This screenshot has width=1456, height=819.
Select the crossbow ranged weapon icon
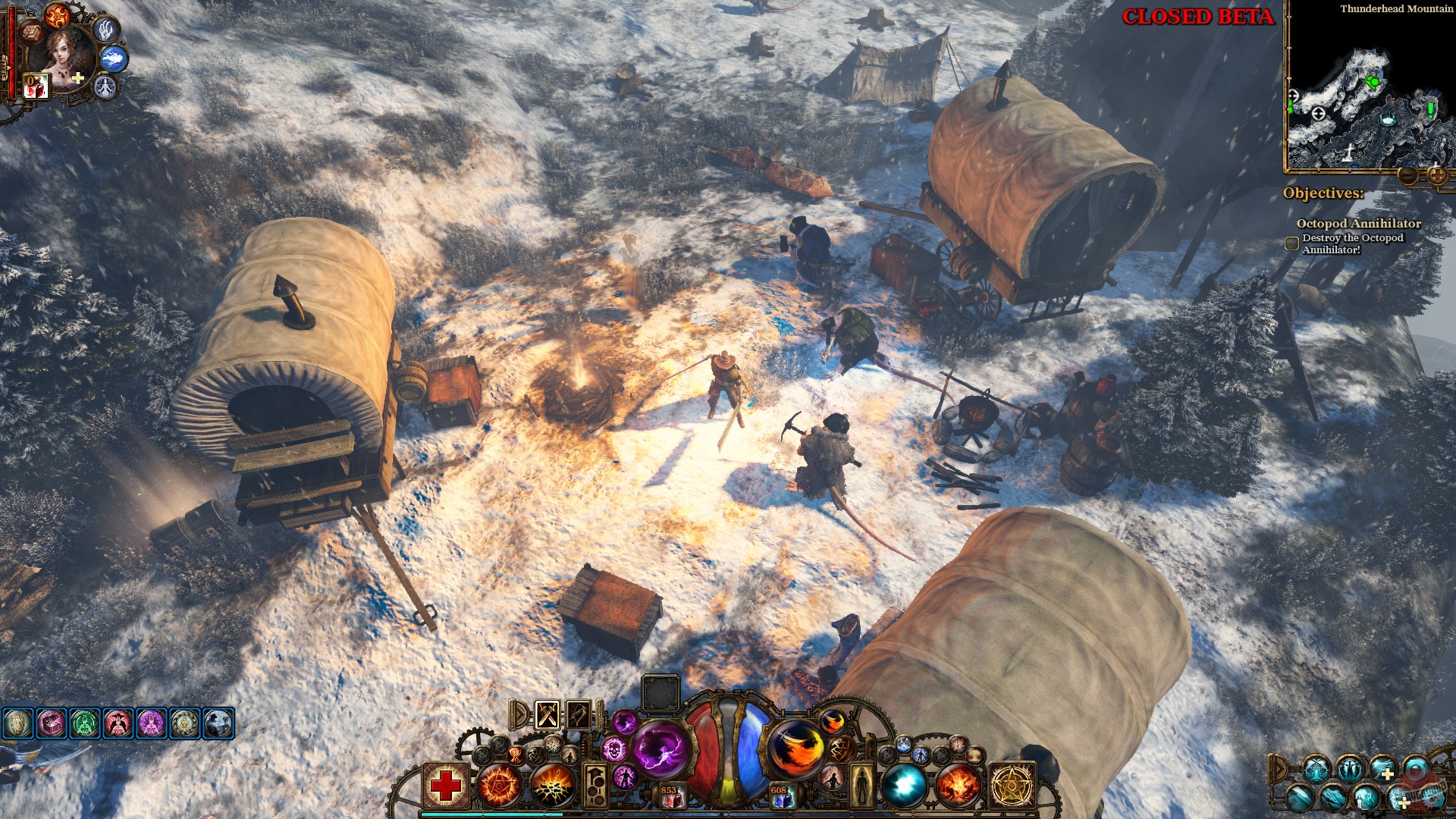(x=578, y=715)
